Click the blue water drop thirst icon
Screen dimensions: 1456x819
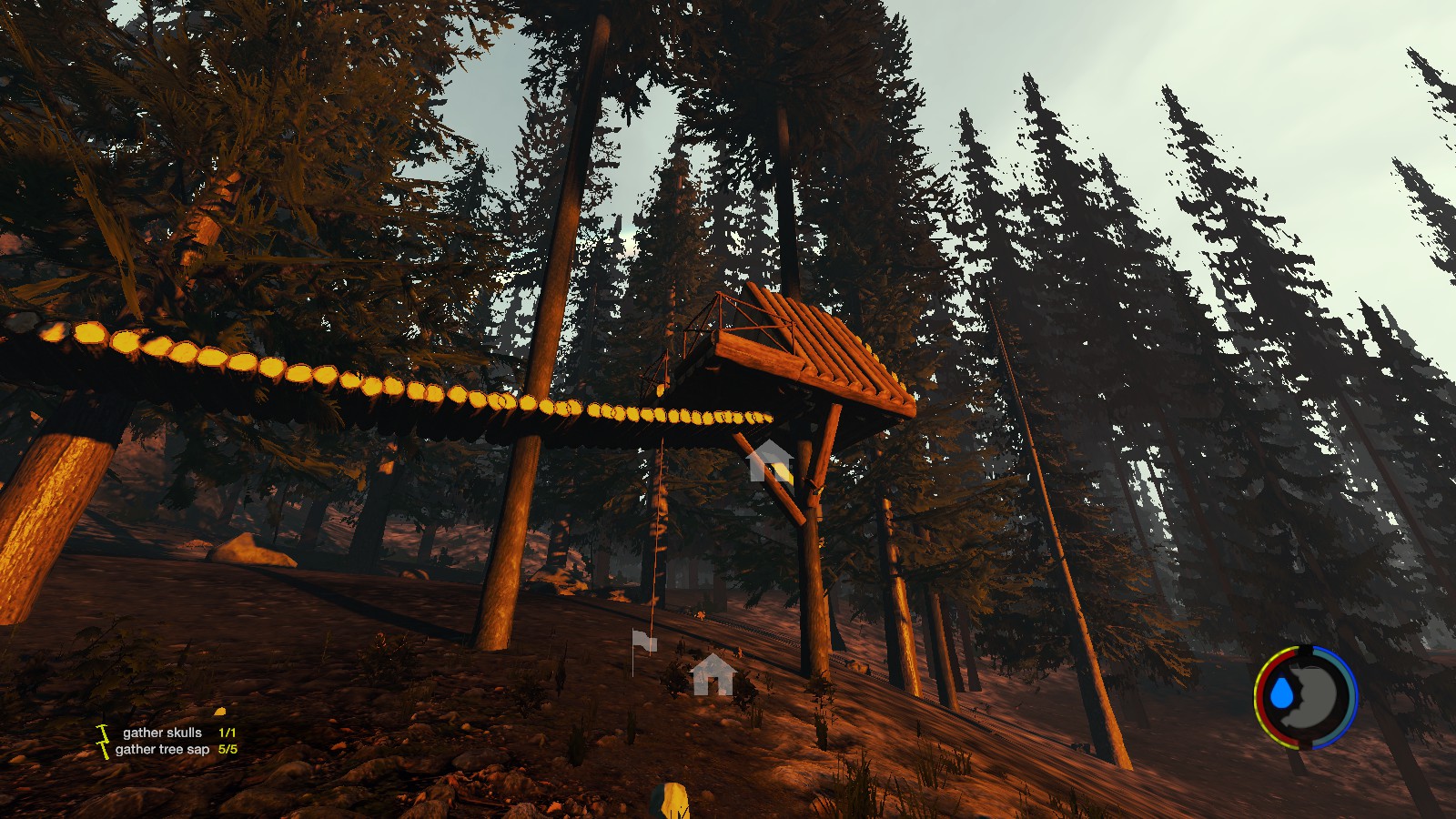(1283, 693)
